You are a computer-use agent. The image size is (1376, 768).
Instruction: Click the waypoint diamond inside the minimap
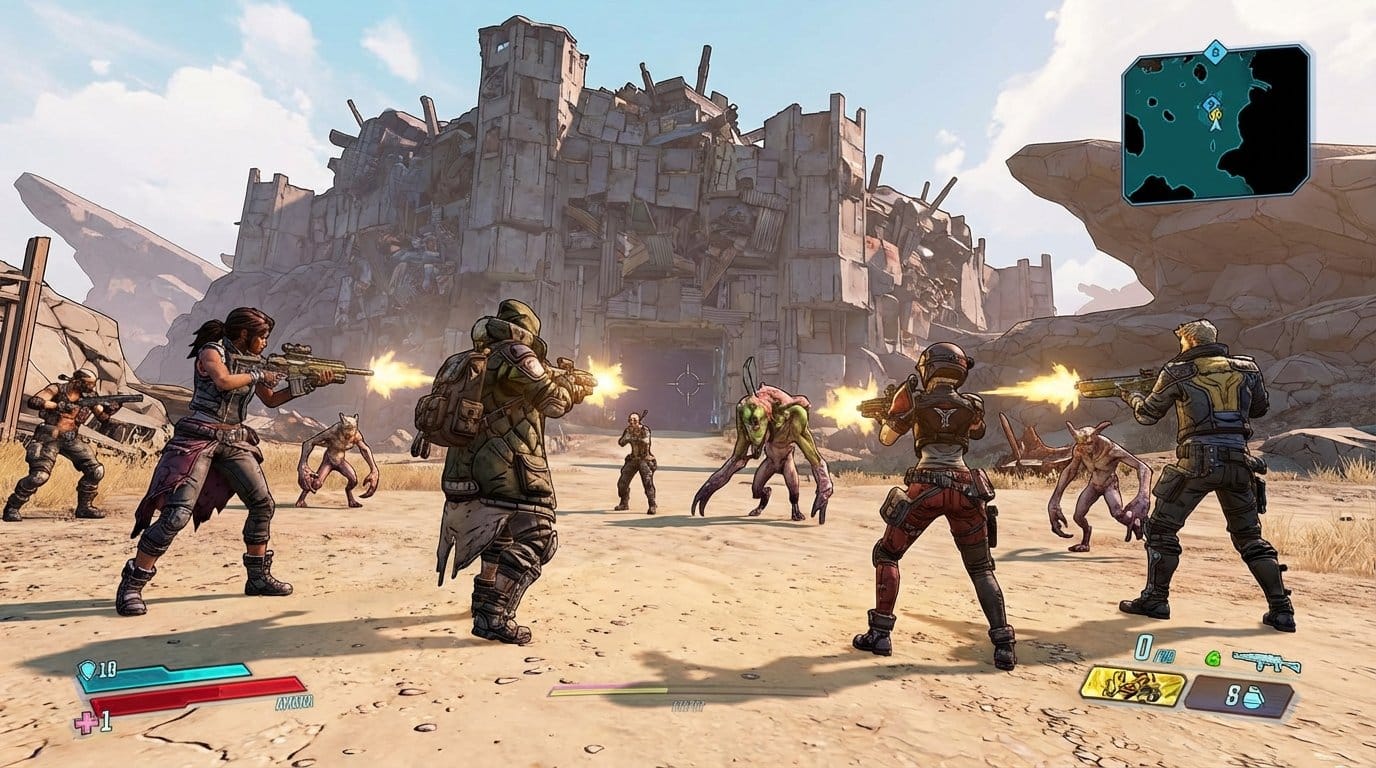[x=1211, y=104]
